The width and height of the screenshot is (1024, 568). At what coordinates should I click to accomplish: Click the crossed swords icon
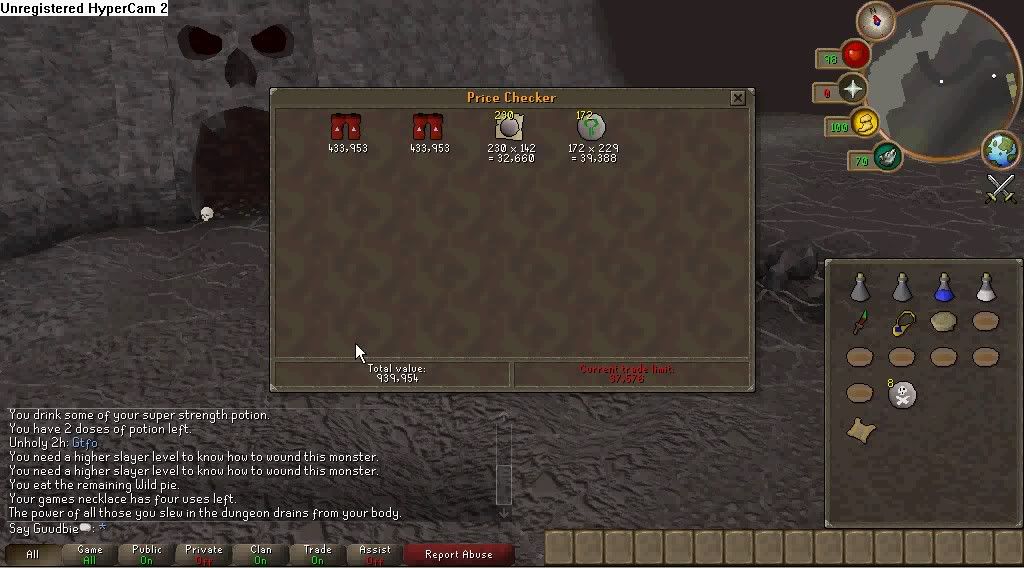coord(1000,188)
